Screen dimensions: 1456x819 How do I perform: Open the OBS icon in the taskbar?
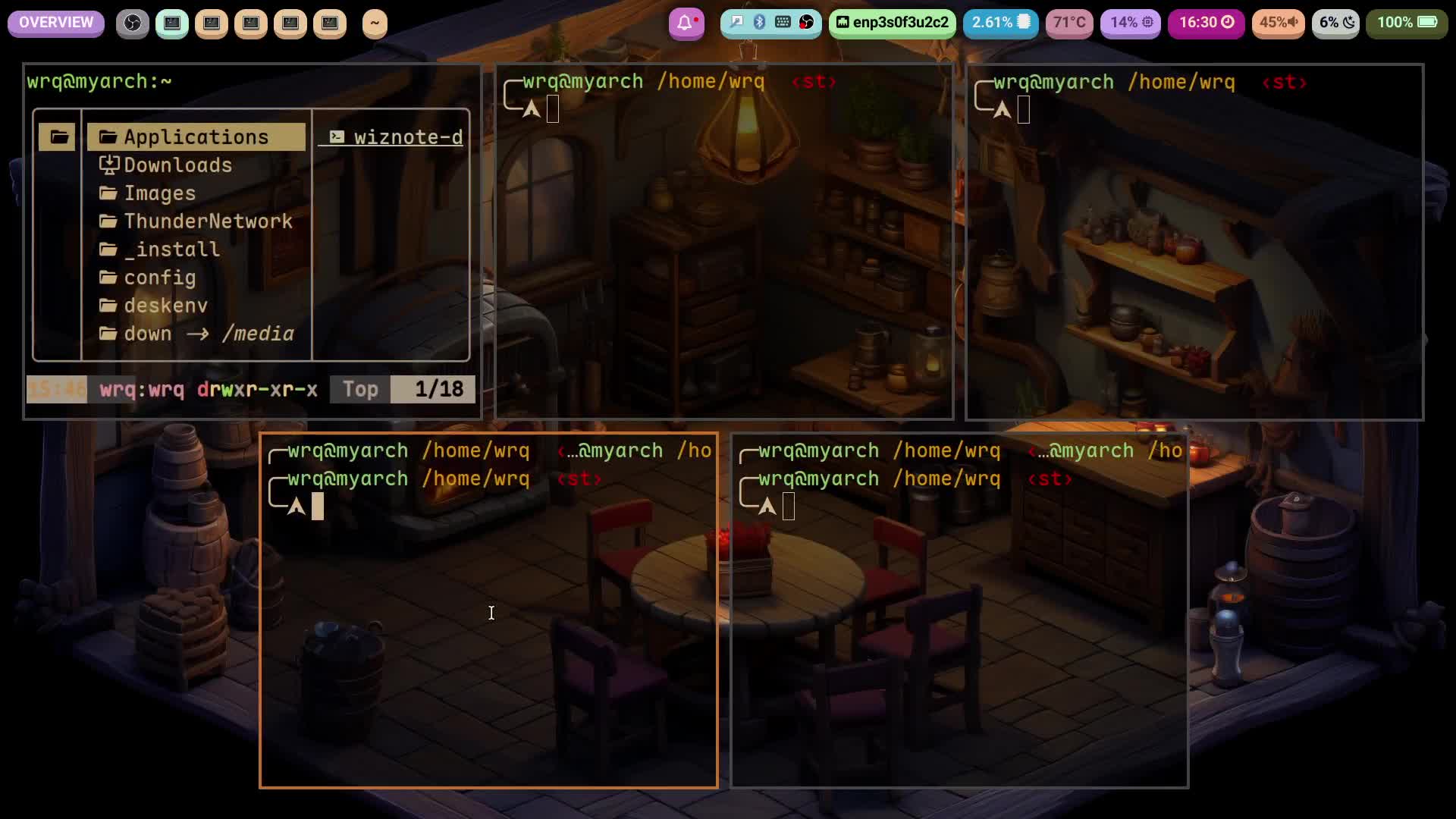click(x=133, y=24)
